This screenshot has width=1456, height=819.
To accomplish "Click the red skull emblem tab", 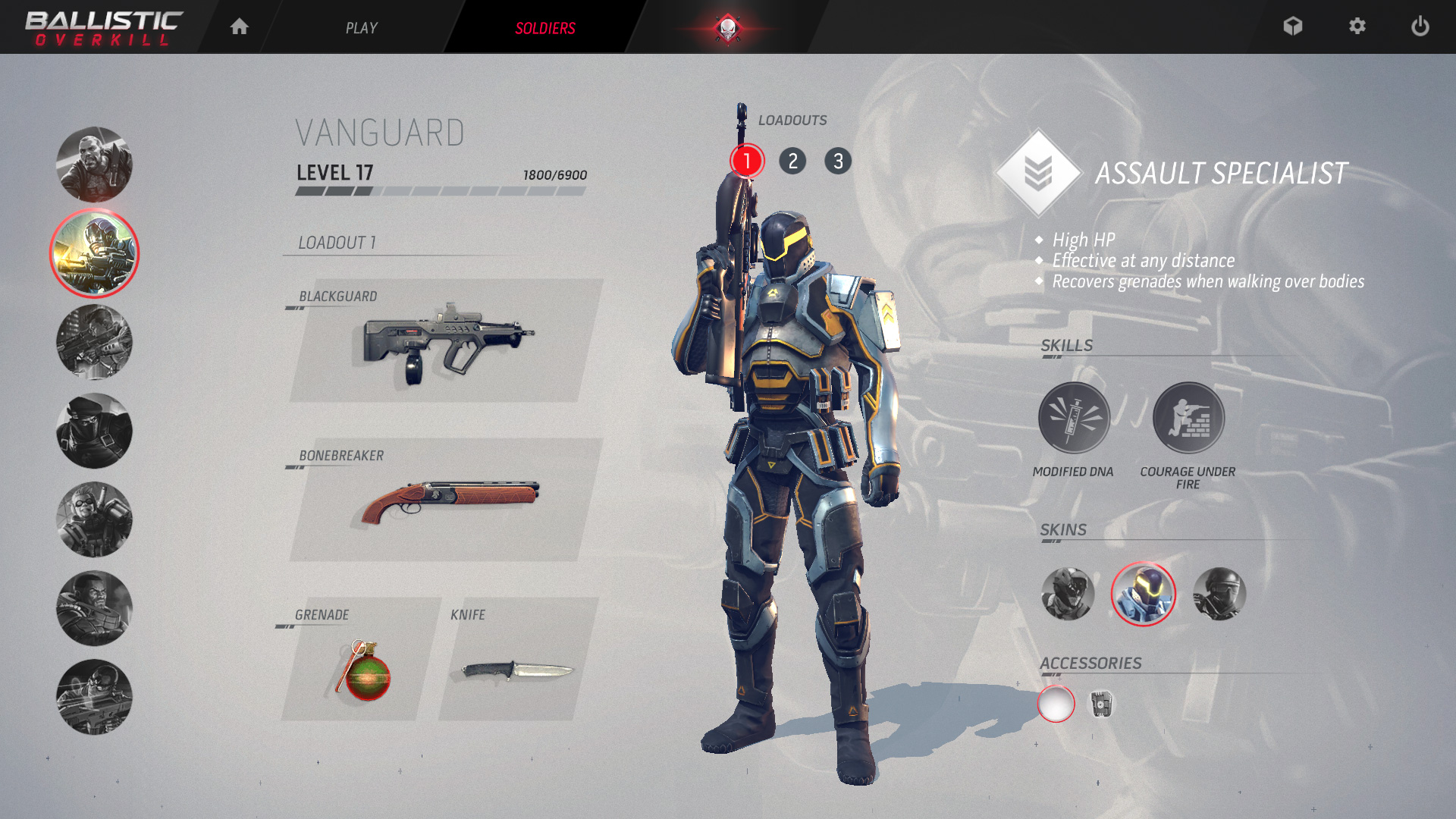I will click(727, 29).
